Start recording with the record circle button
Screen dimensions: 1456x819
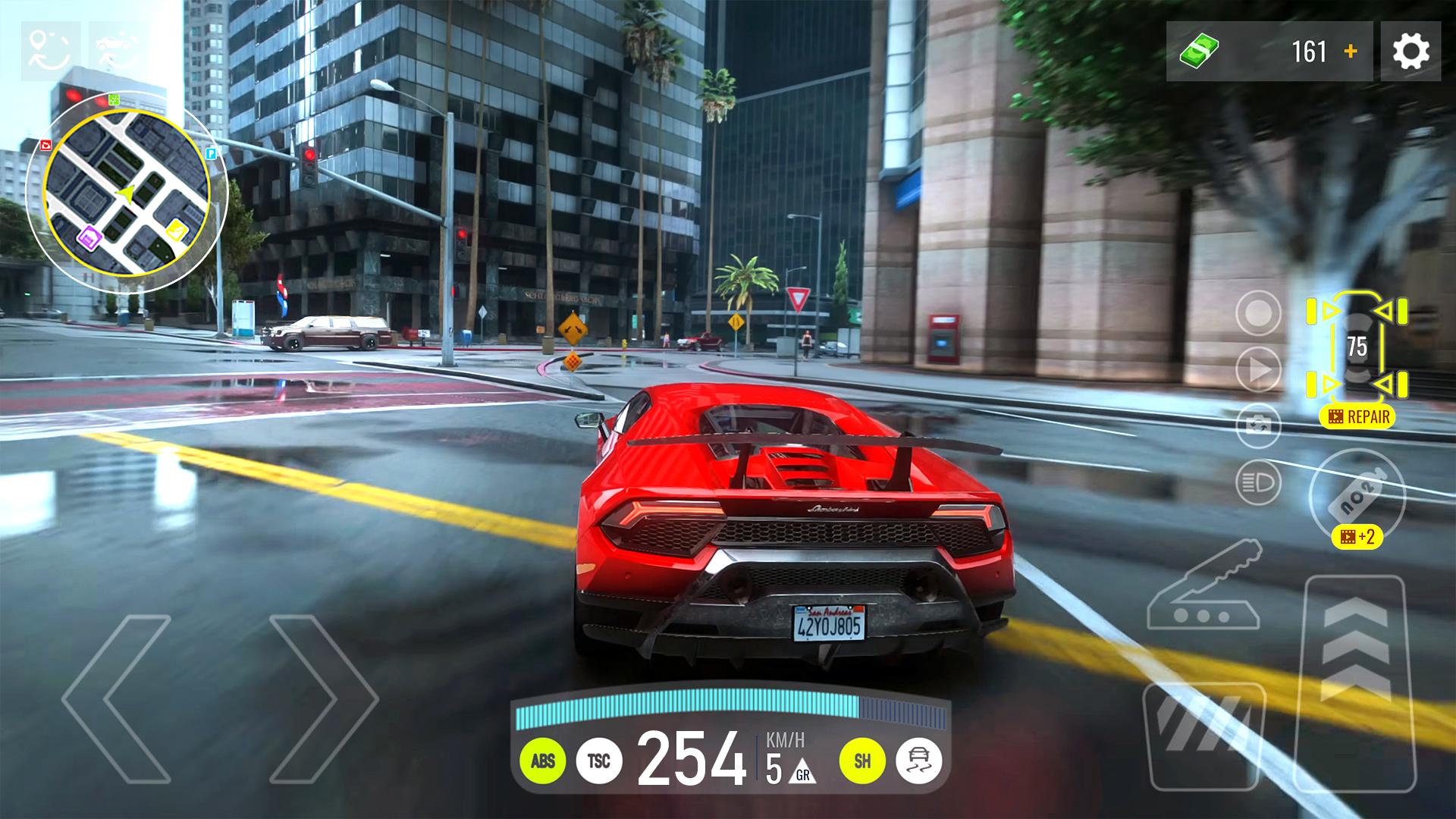(x=1258, y=312)
